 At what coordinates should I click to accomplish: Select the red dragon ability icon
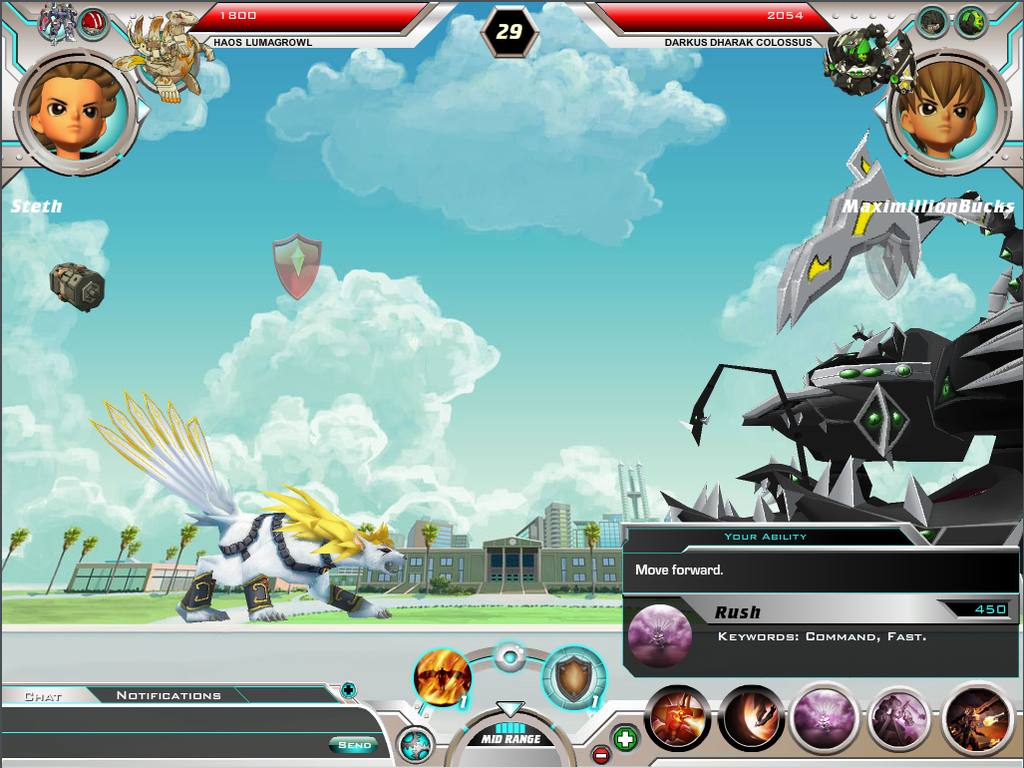678,718
